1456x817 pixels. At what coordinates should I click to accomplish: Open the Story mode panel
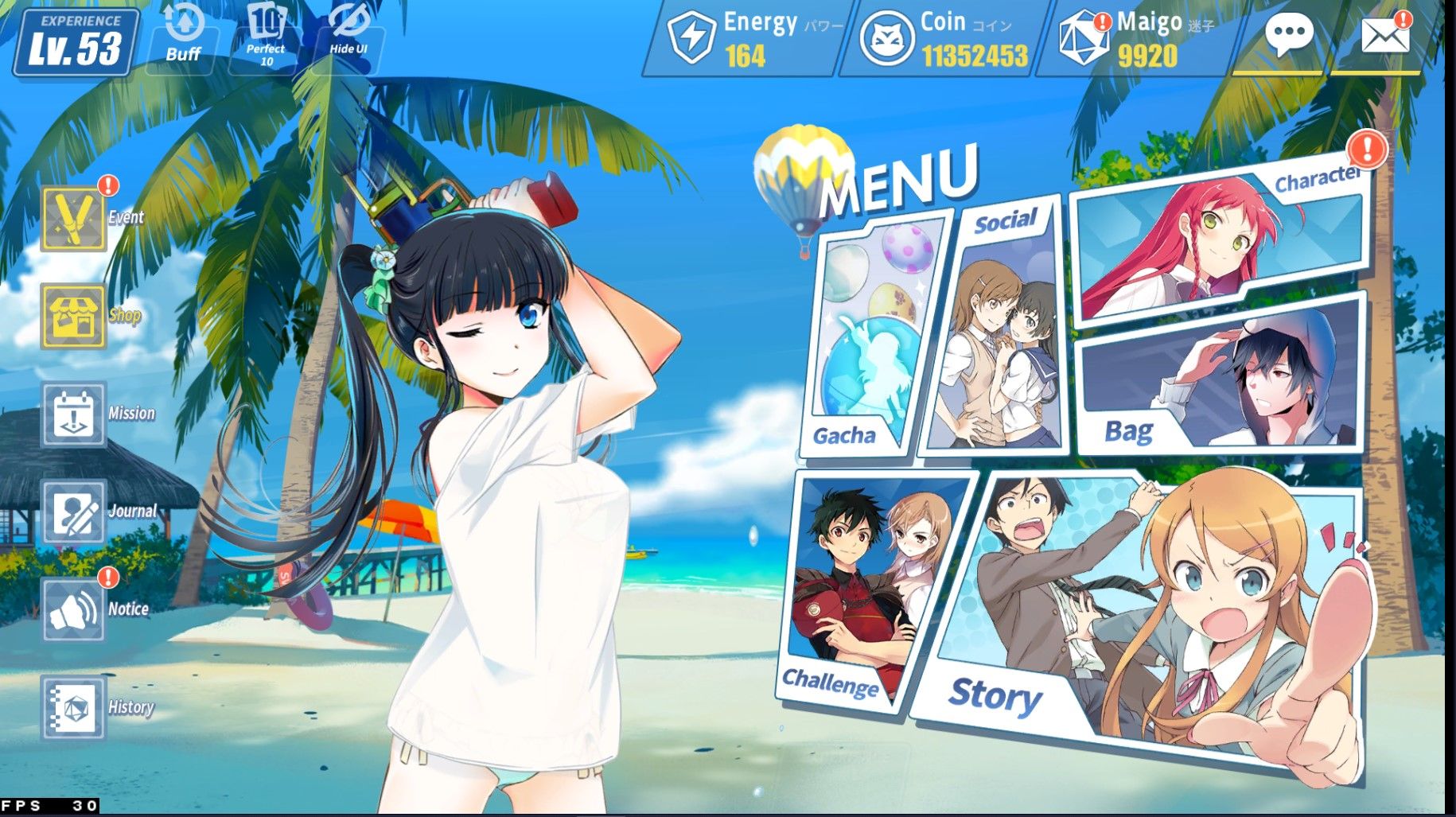pyautogui.click(x=1138, y=621)
